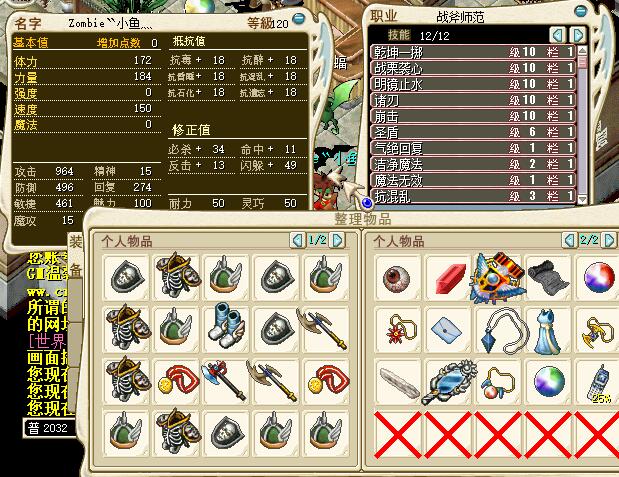Select the green and purple orb
The height and width of the screenshot is (477, 619).
tap(549, 380)
